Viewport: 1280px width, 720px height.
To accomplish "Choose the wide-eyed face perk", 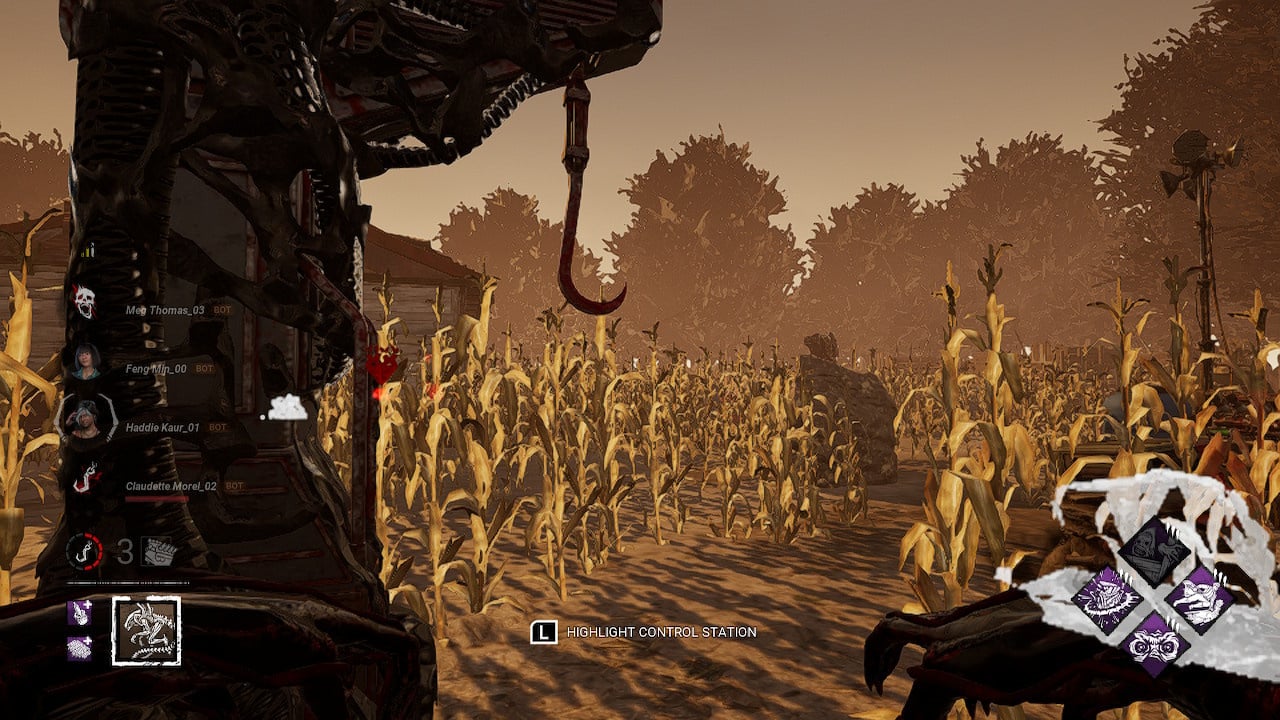I will [x=1153, y=642].
